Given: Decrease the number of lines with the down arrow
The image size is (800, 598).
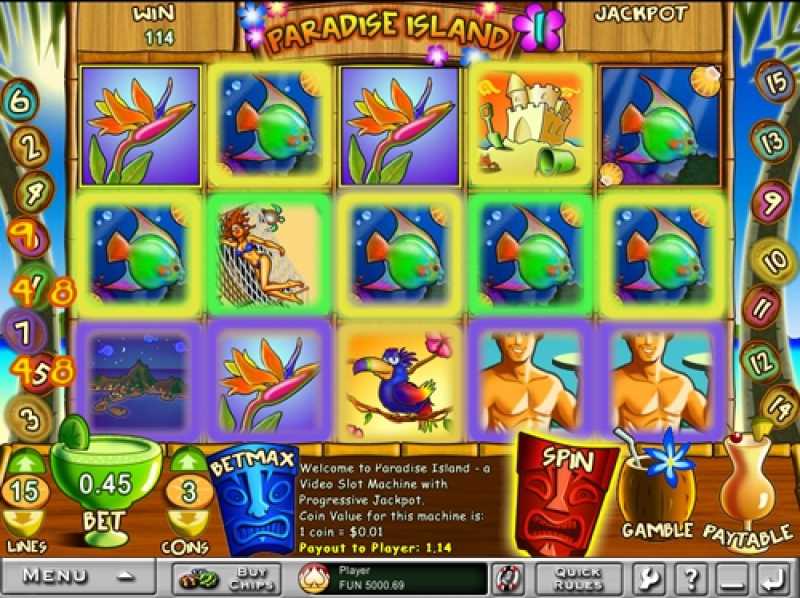Looking at the screenshot, I should 26,520.
